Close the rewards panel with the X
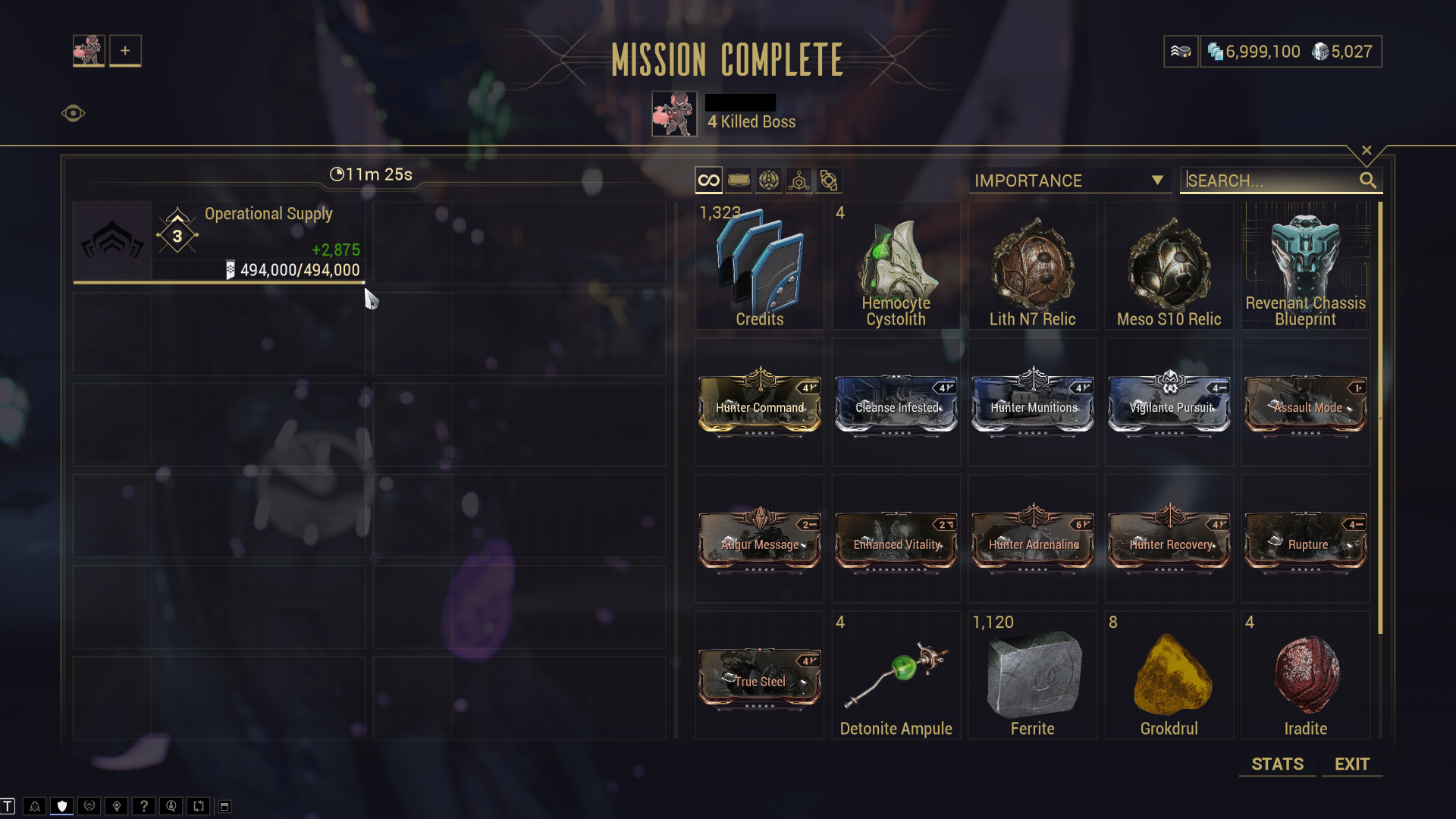 [1367, 150]
